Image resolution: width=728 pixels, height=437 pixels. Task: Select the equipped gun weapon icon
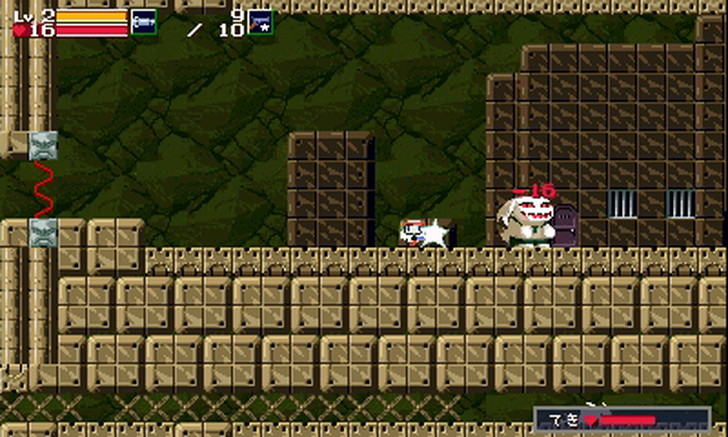click(144, 21)
